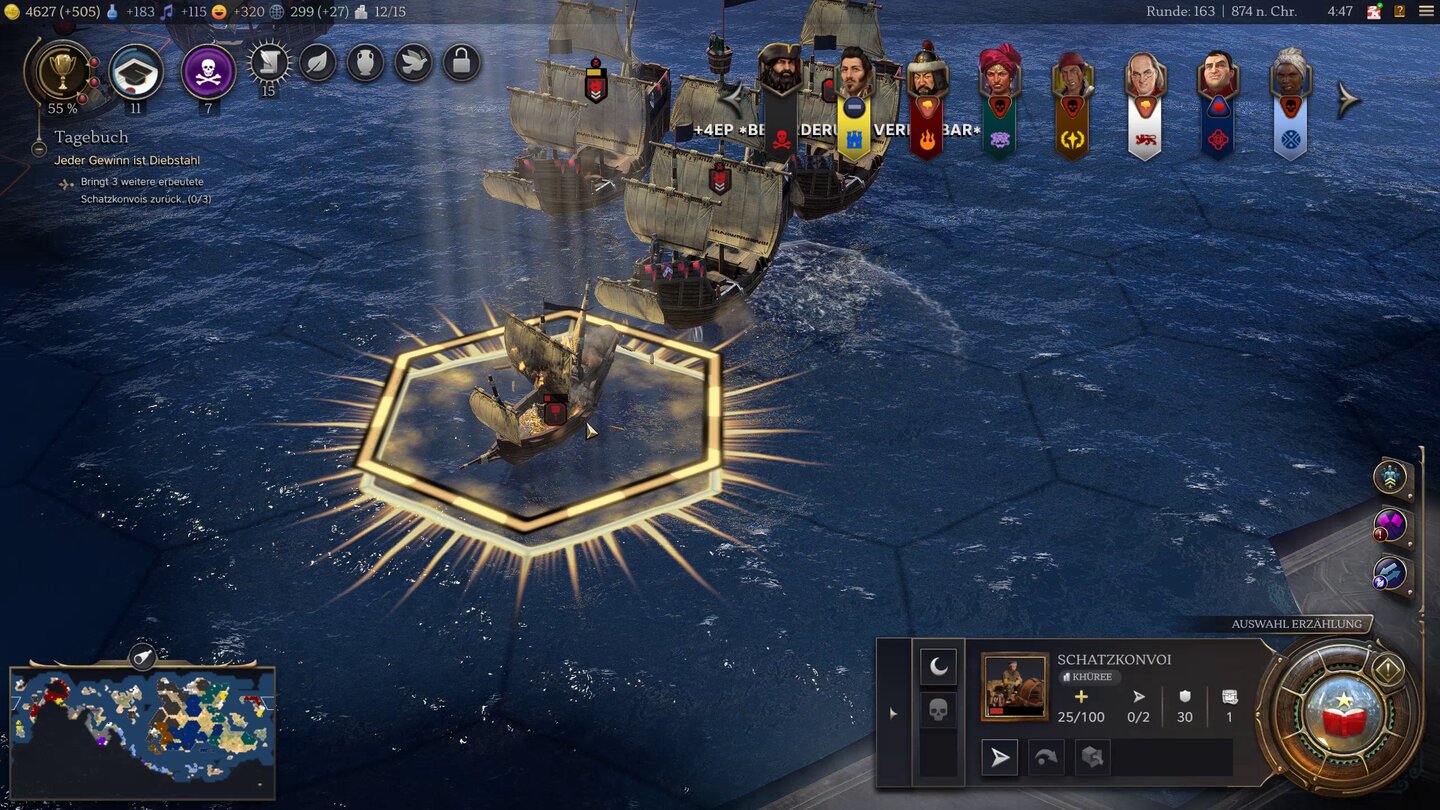Collapse the Tagebuch quest tracker
Viewport: 1440px width, 810px height.
(39, 149)
